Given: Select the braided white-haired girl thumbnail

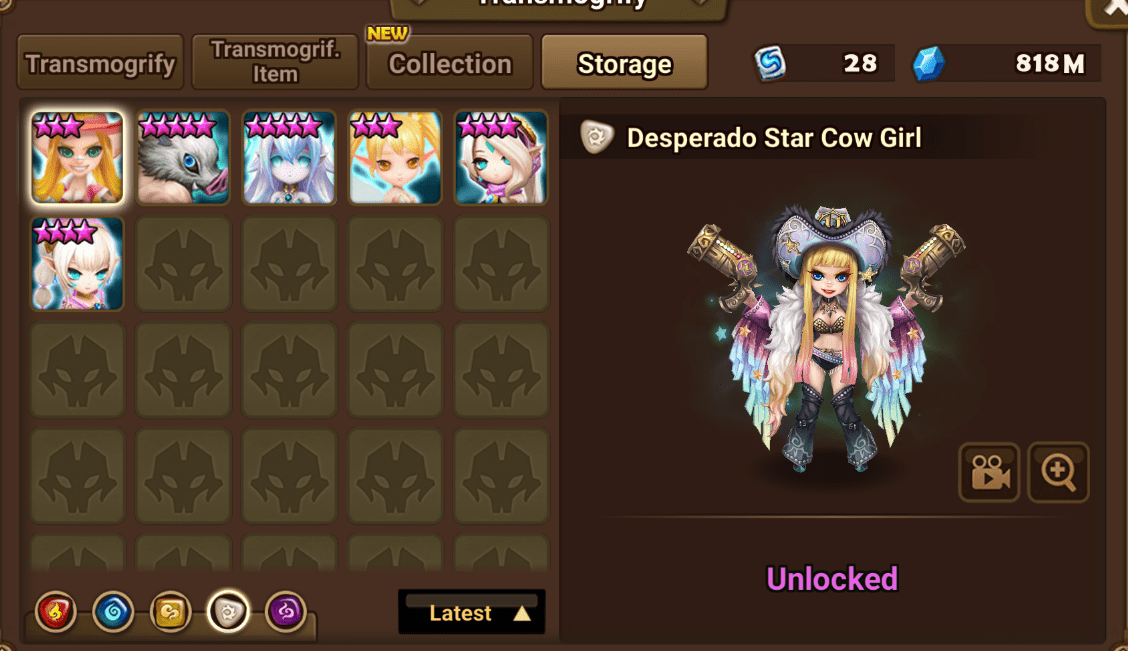Looking at the screenshot, I should click(77, 263).
